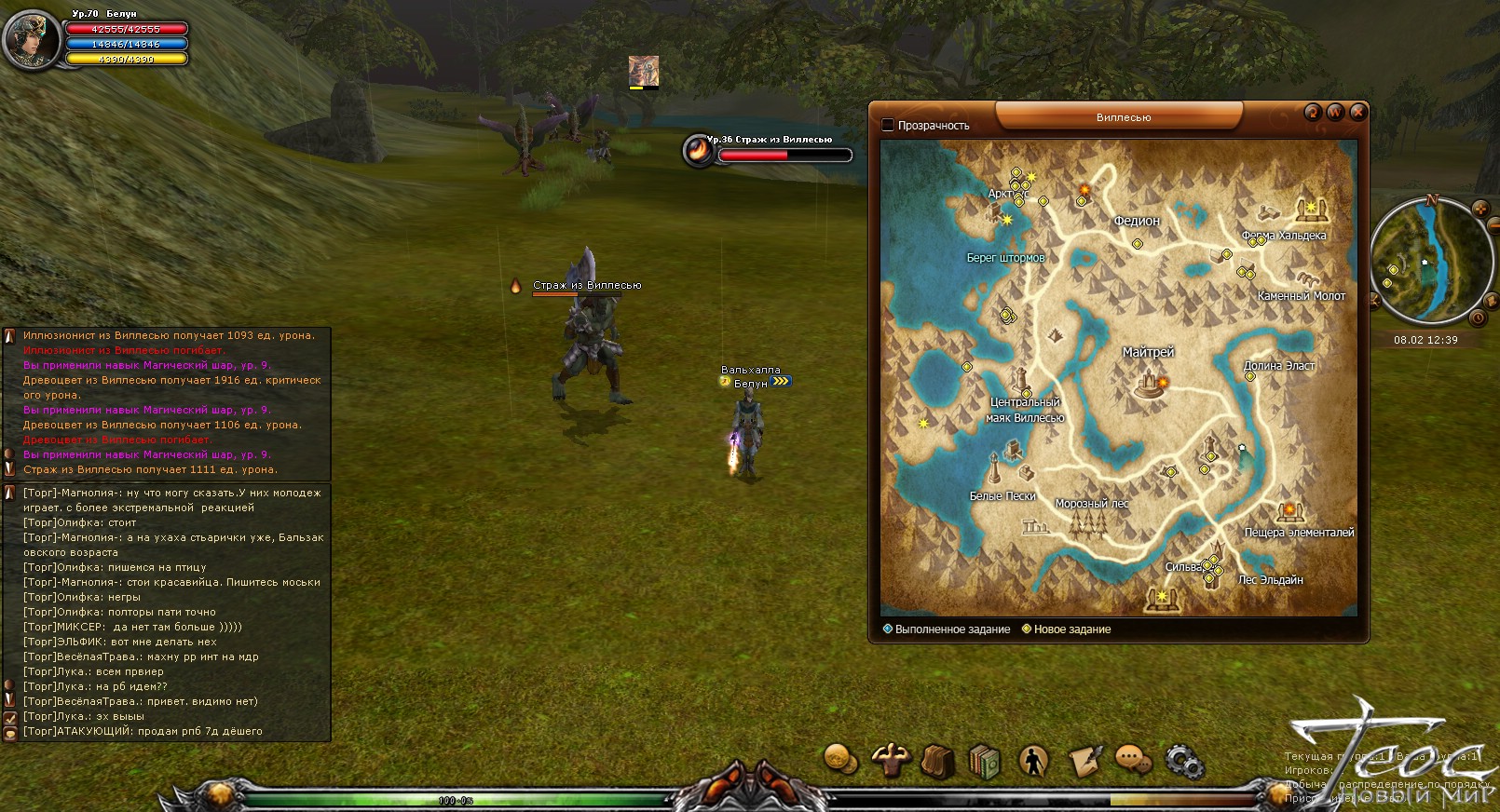Open the brown leather bag inventory icon
This screenshot has height=812, width=1500.
click(x=937, y=761)
